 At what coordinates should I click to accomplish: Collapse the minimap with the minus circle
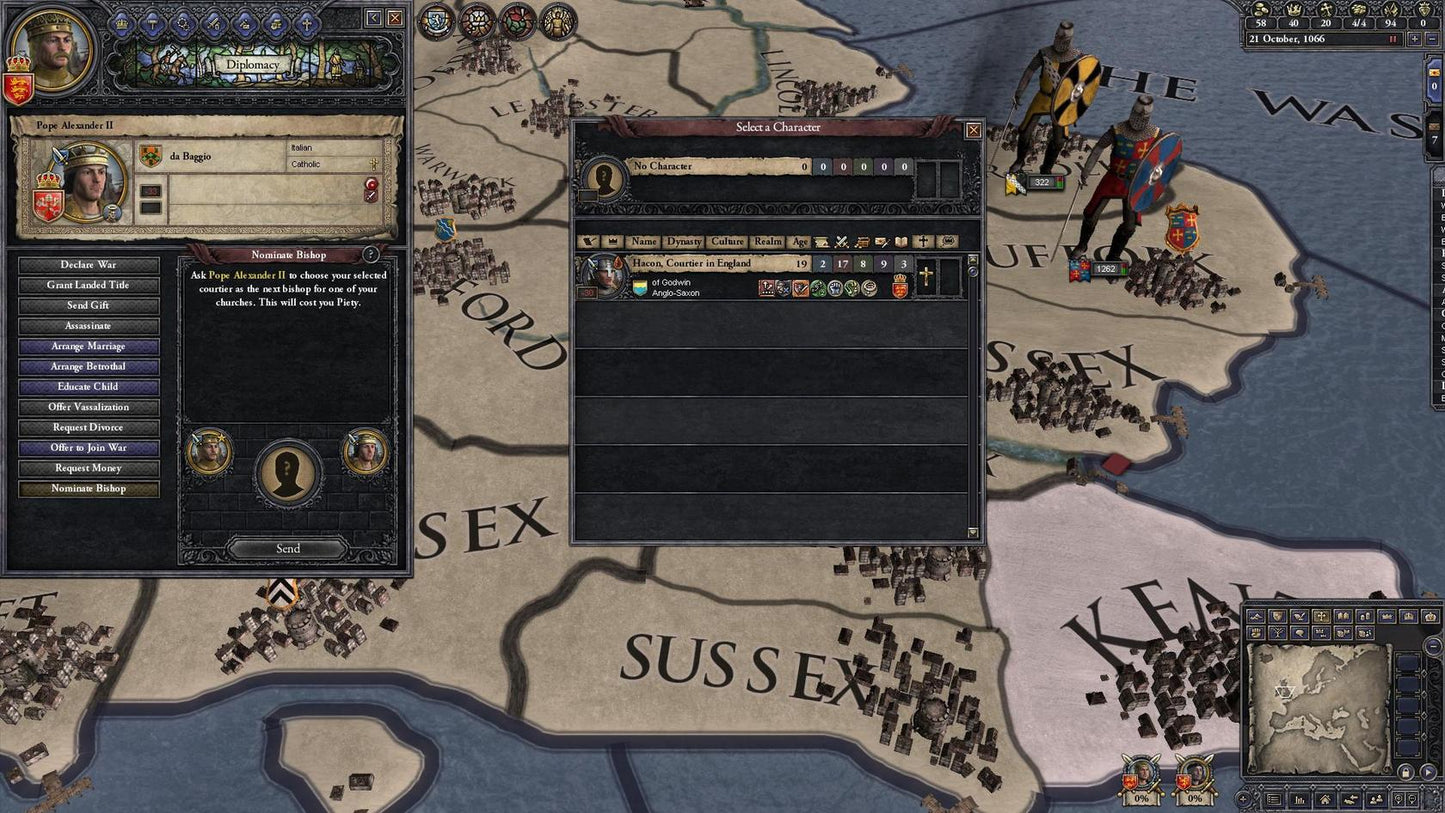[1432, 646]
